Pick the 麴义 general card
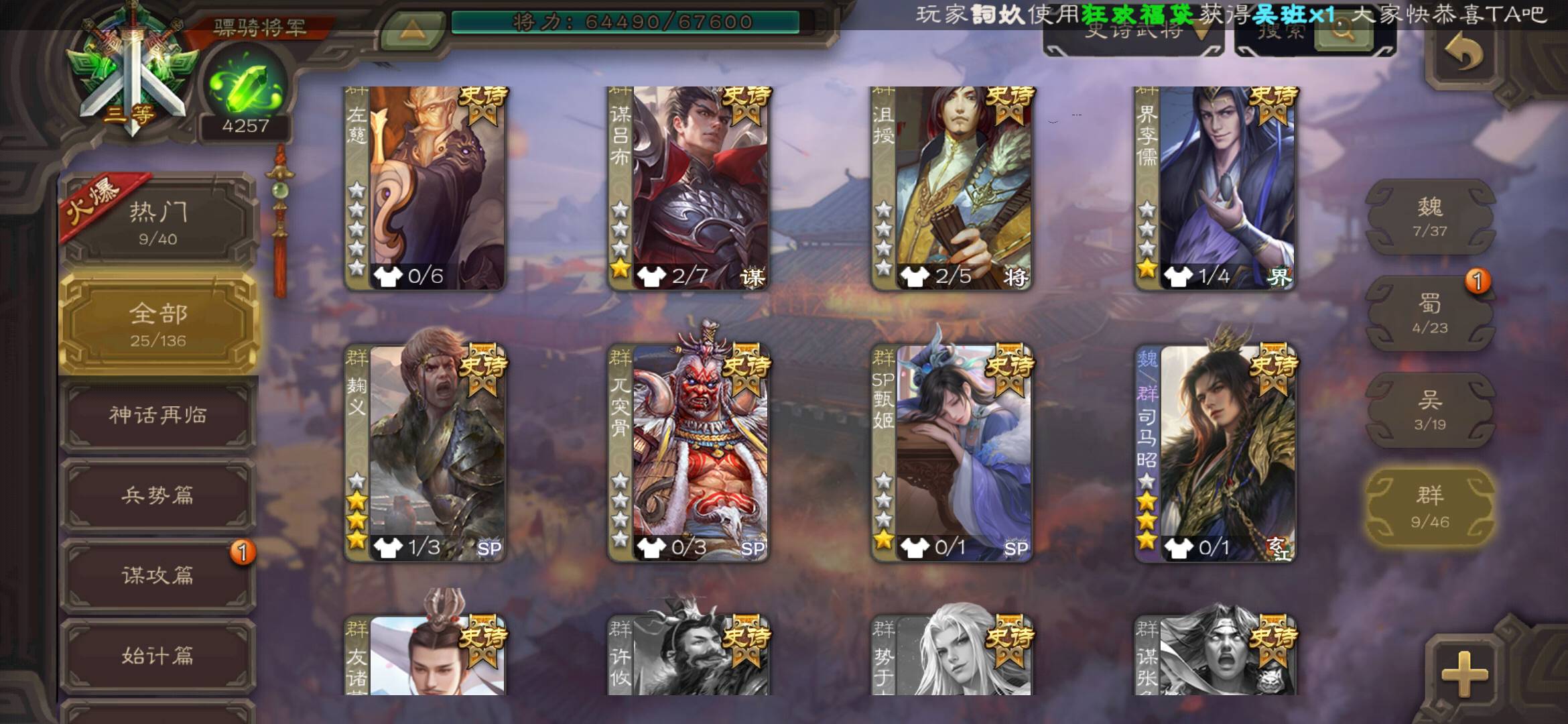1568x724 pixels. point(425,452)
